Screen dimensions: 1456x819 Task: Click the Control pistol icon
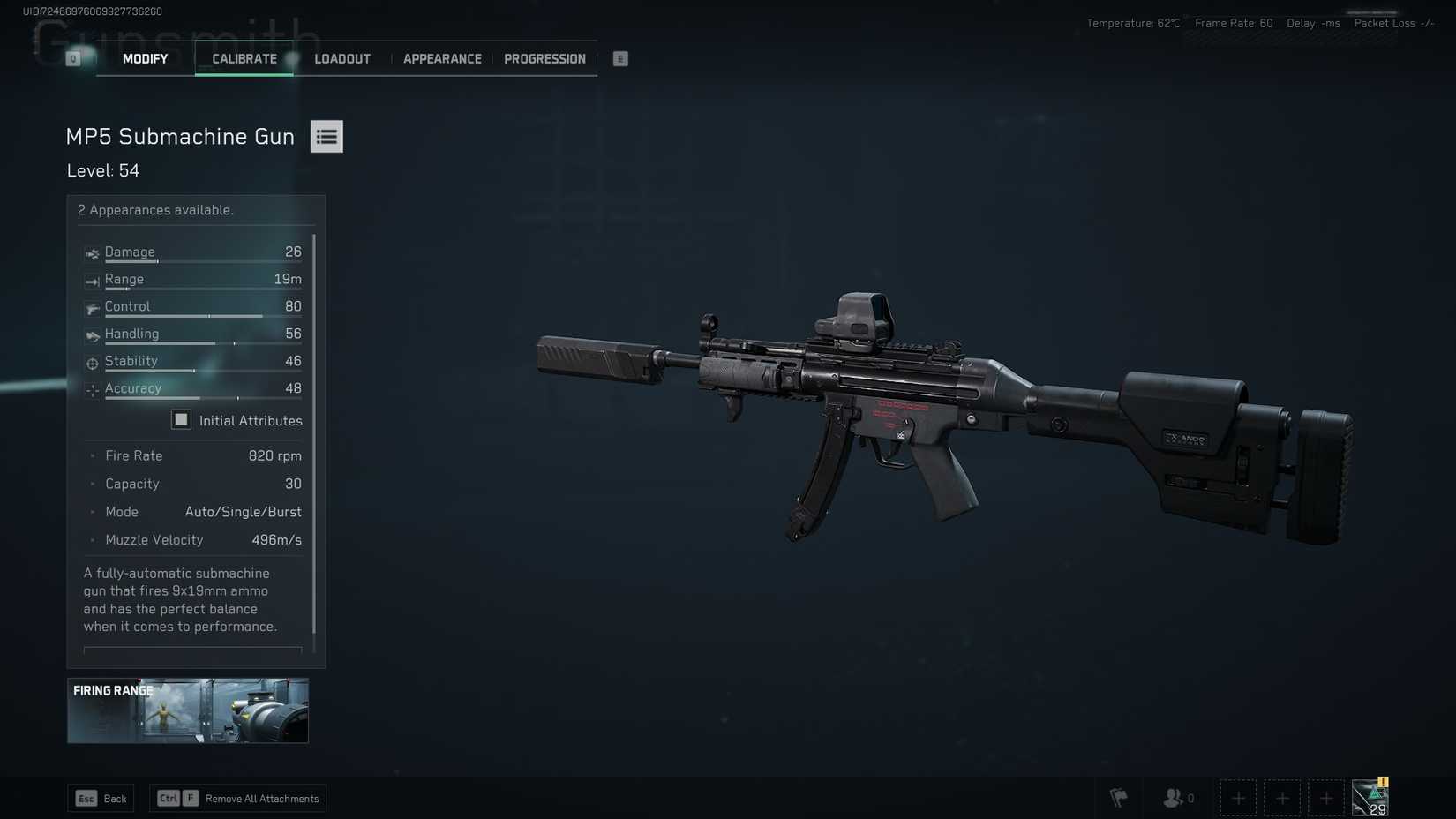tap(92, 308)
